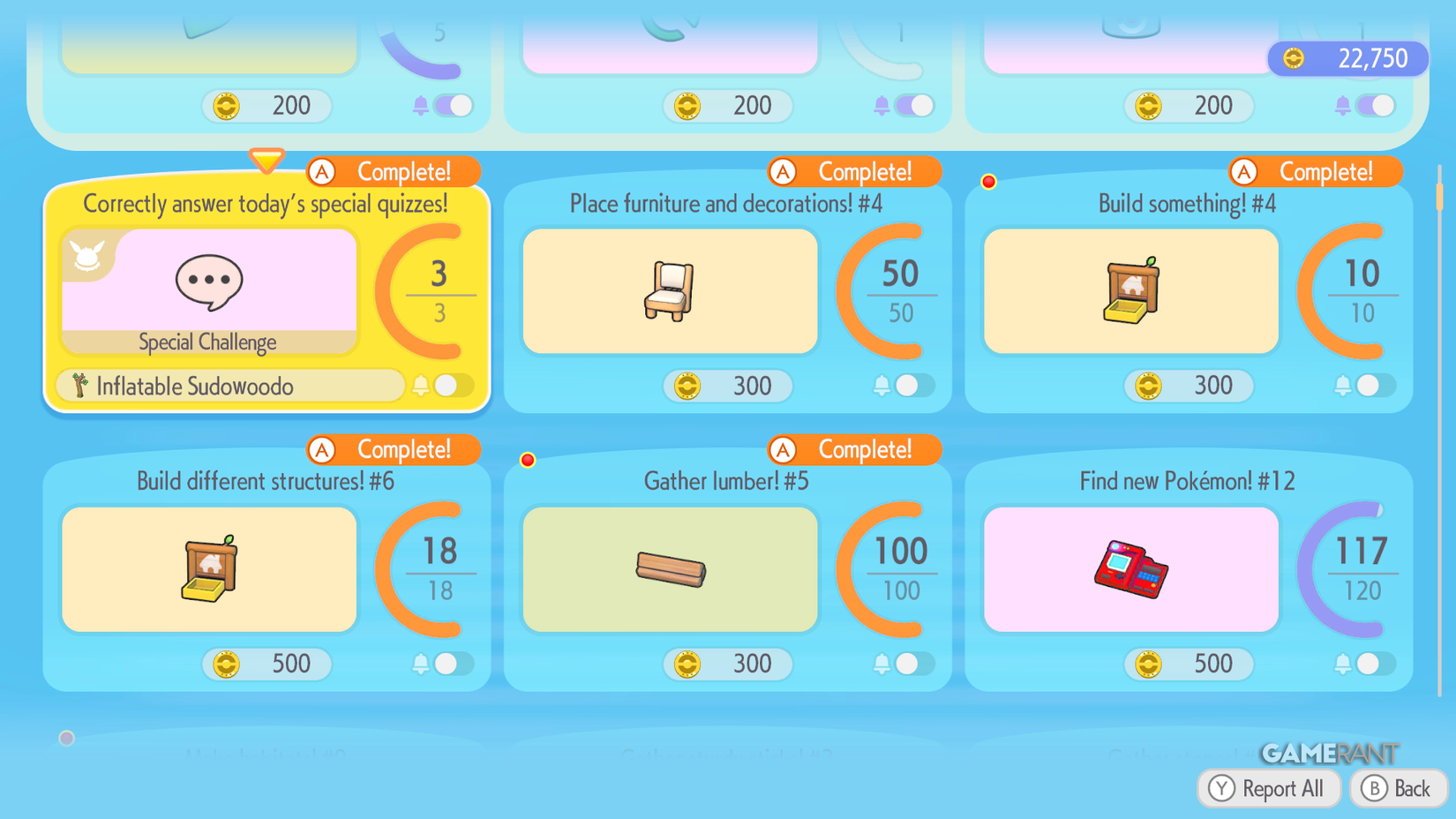Click the chair icon in Place furniture mission
Viewport: 1456px width, 819px height.
[x=669, y=291]
